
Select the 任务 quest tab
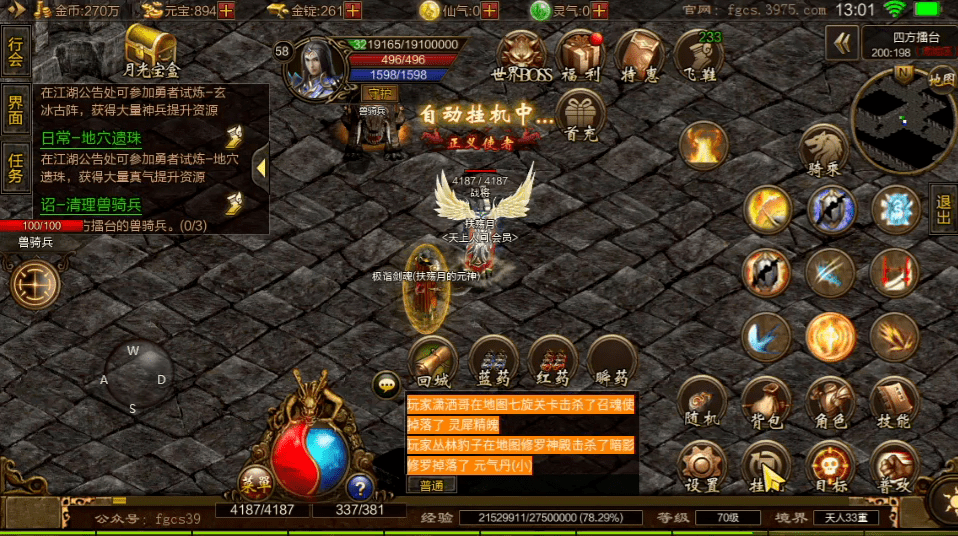point(15,166)
